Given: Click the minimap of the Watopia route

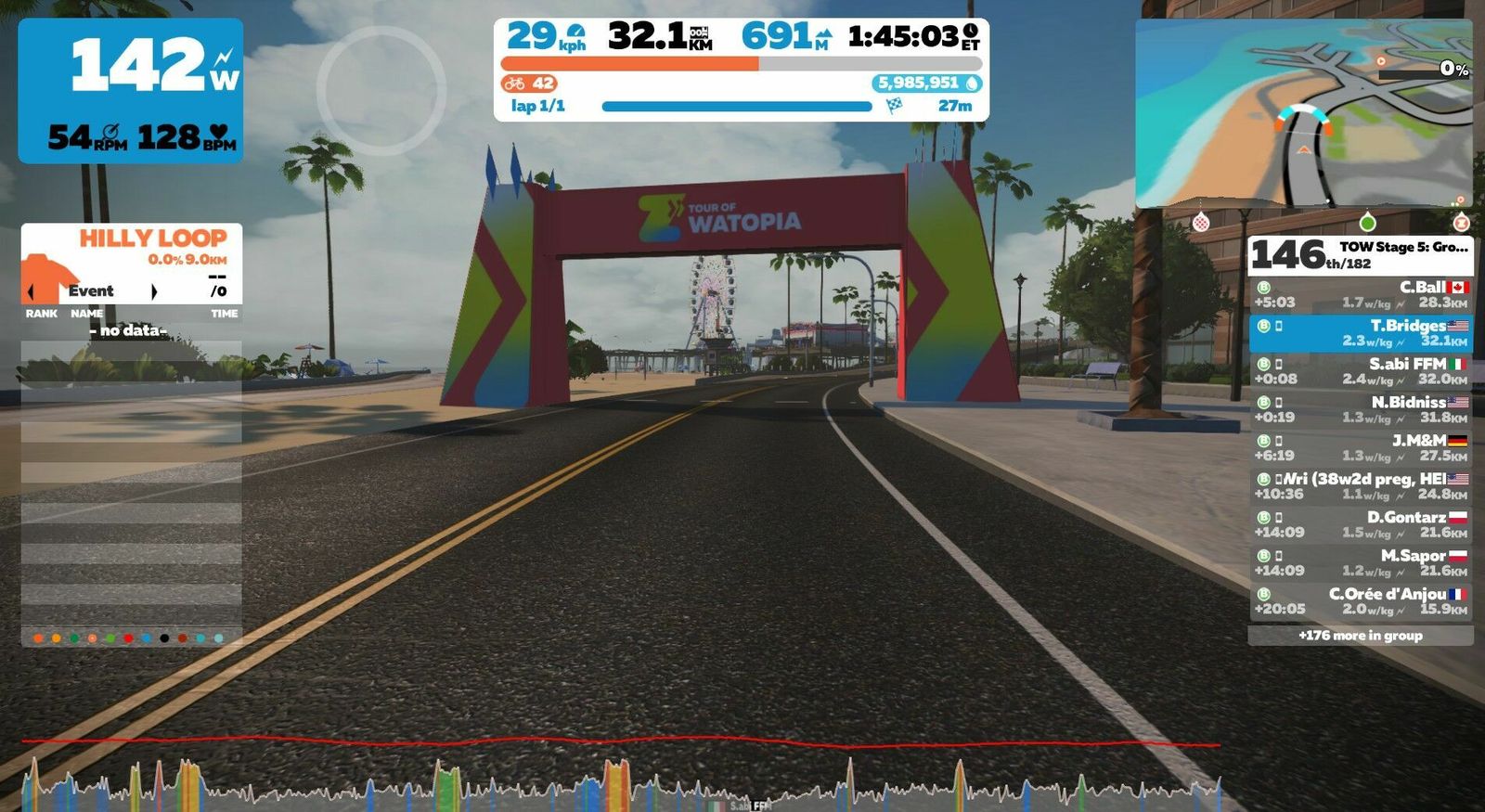Looking at the screenshot, I should pos(1303,114).
